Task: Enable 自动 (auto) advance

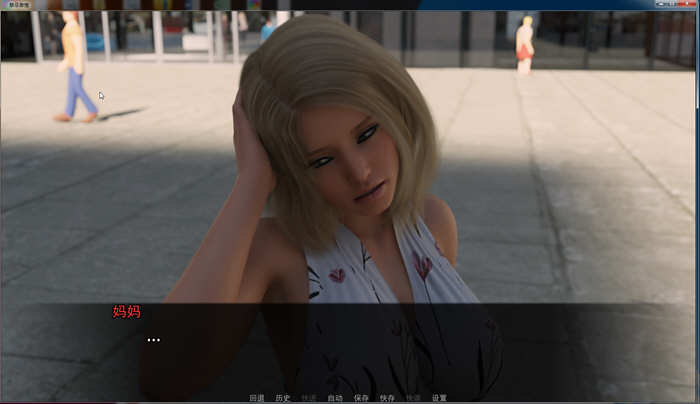Action: tap(335, 398)
